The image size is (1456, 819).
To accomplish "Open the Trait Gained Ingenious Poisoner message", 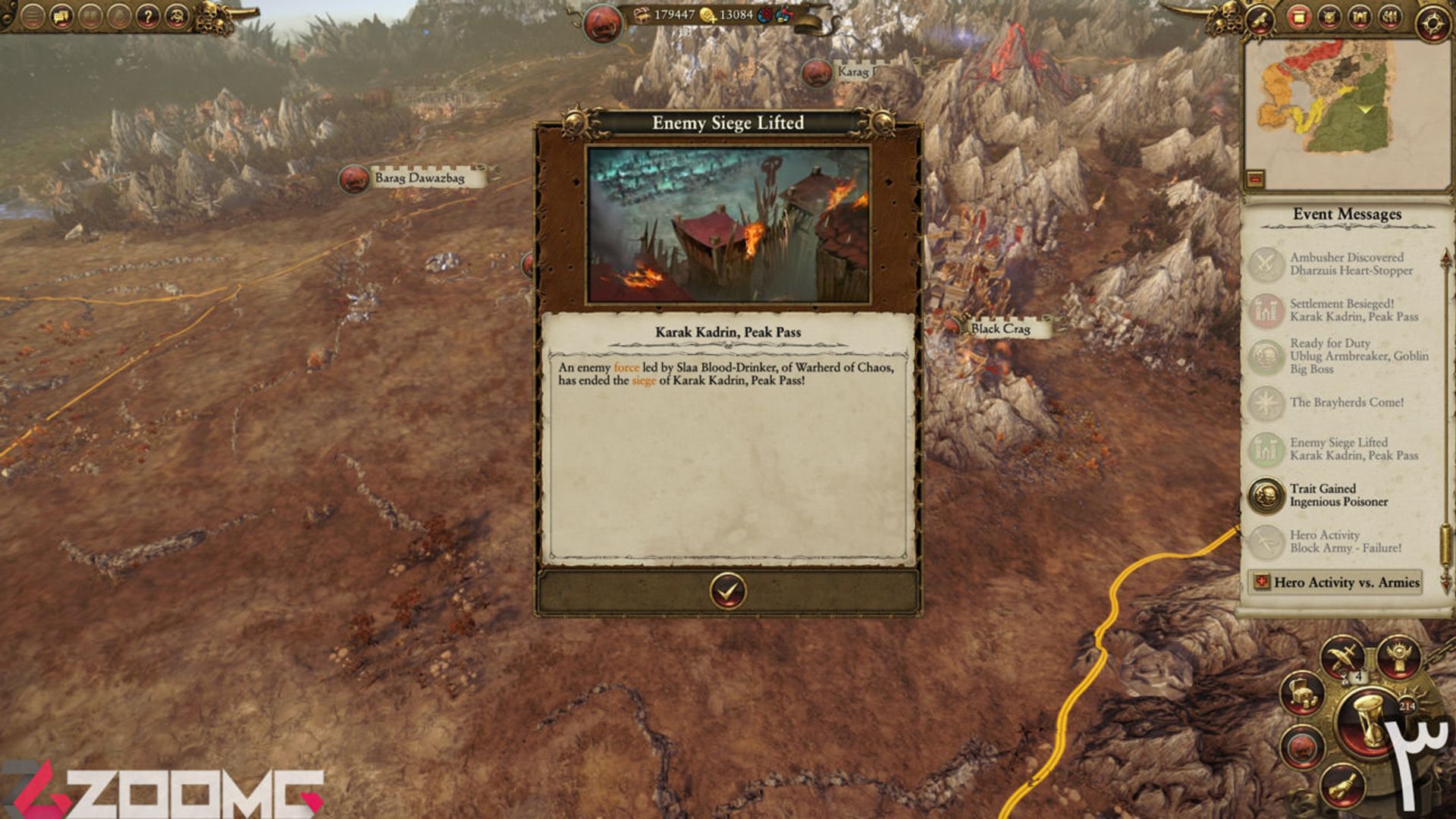I will [x=1338, y=495].
